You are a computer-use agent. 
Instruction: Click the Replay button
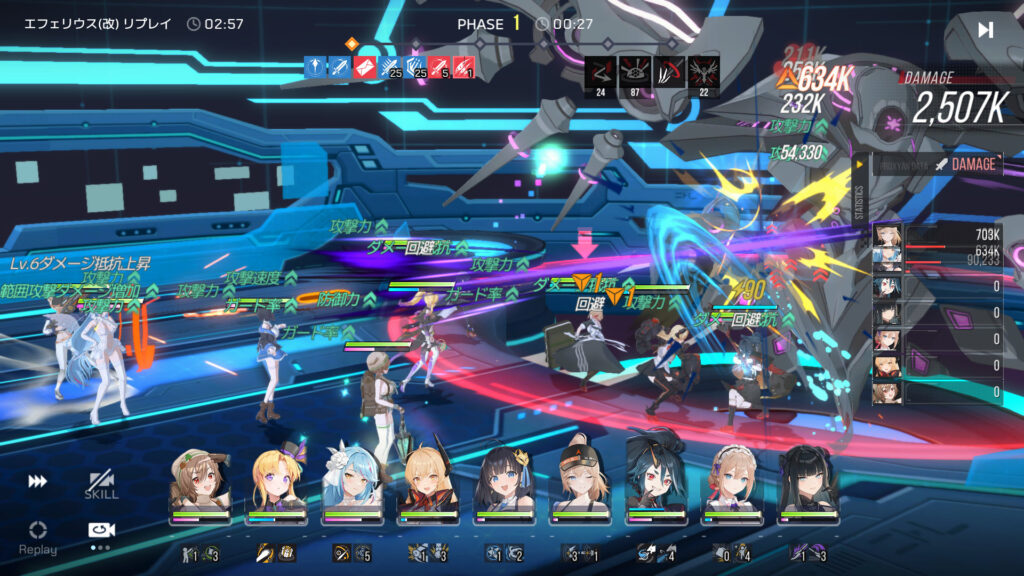pyautogui.click(x=38, y=536)
